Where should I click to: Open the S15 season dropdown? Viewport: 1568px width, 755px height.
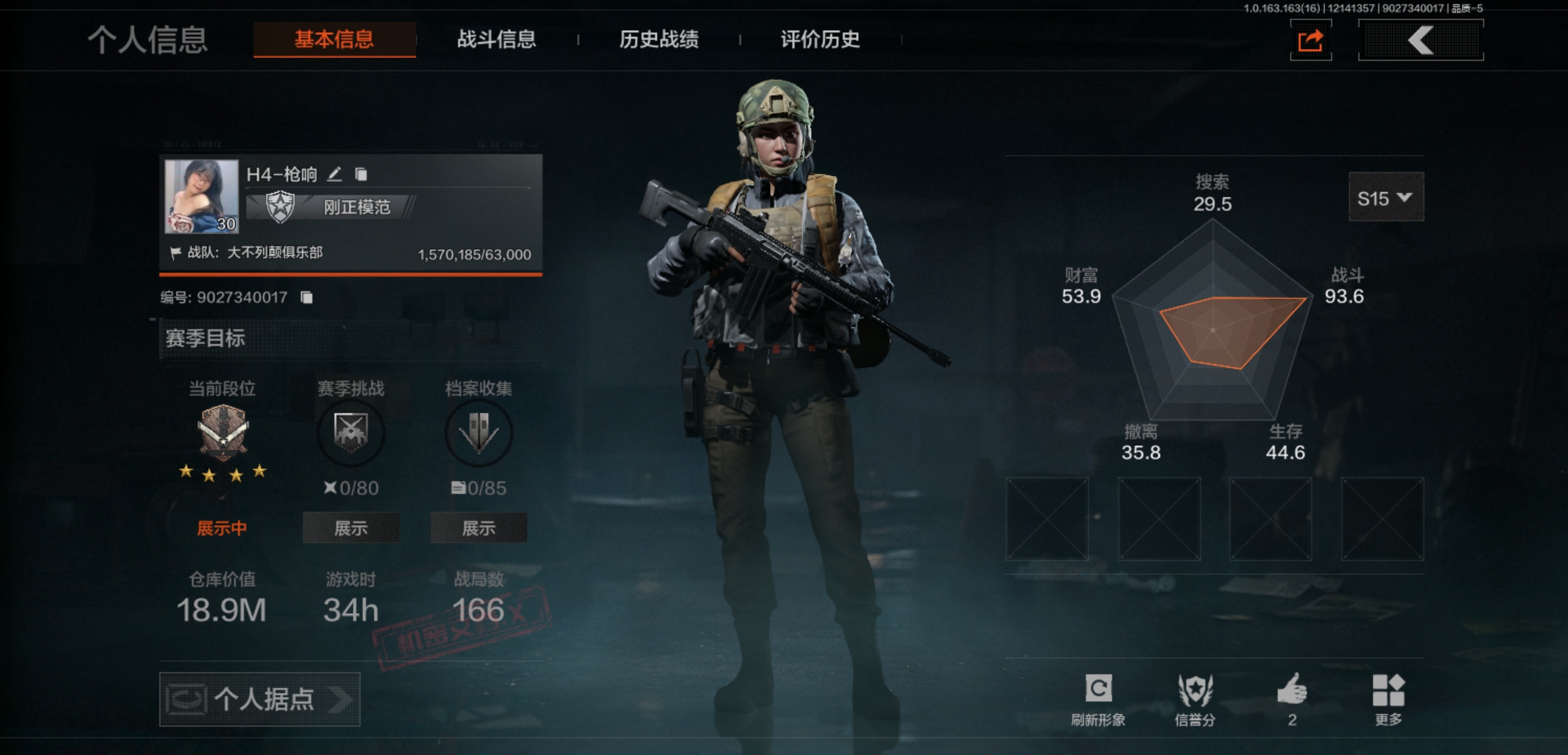click(x=1385, y=199)
